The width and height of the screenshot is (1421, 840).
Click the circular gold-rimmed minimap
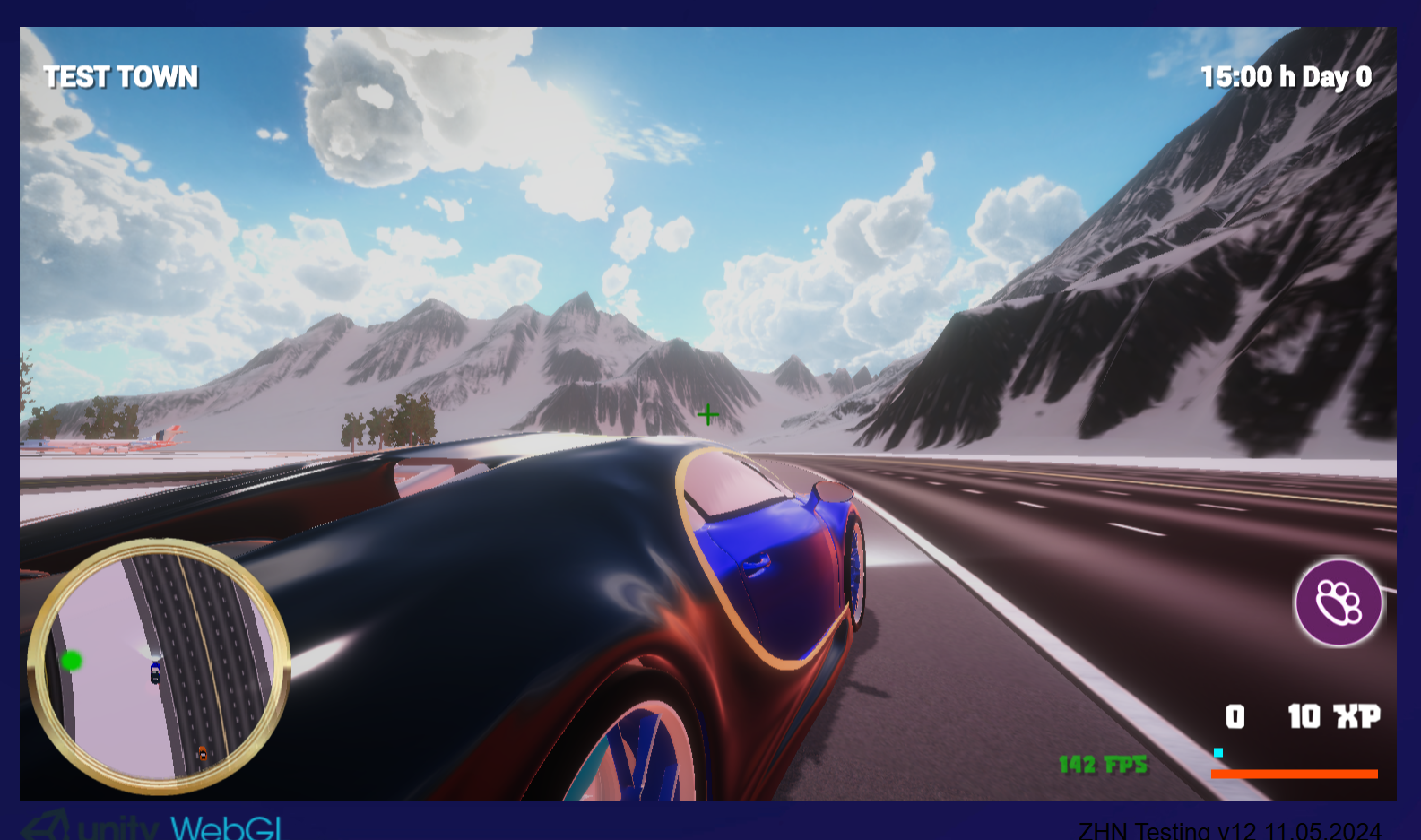pos(159,666)
